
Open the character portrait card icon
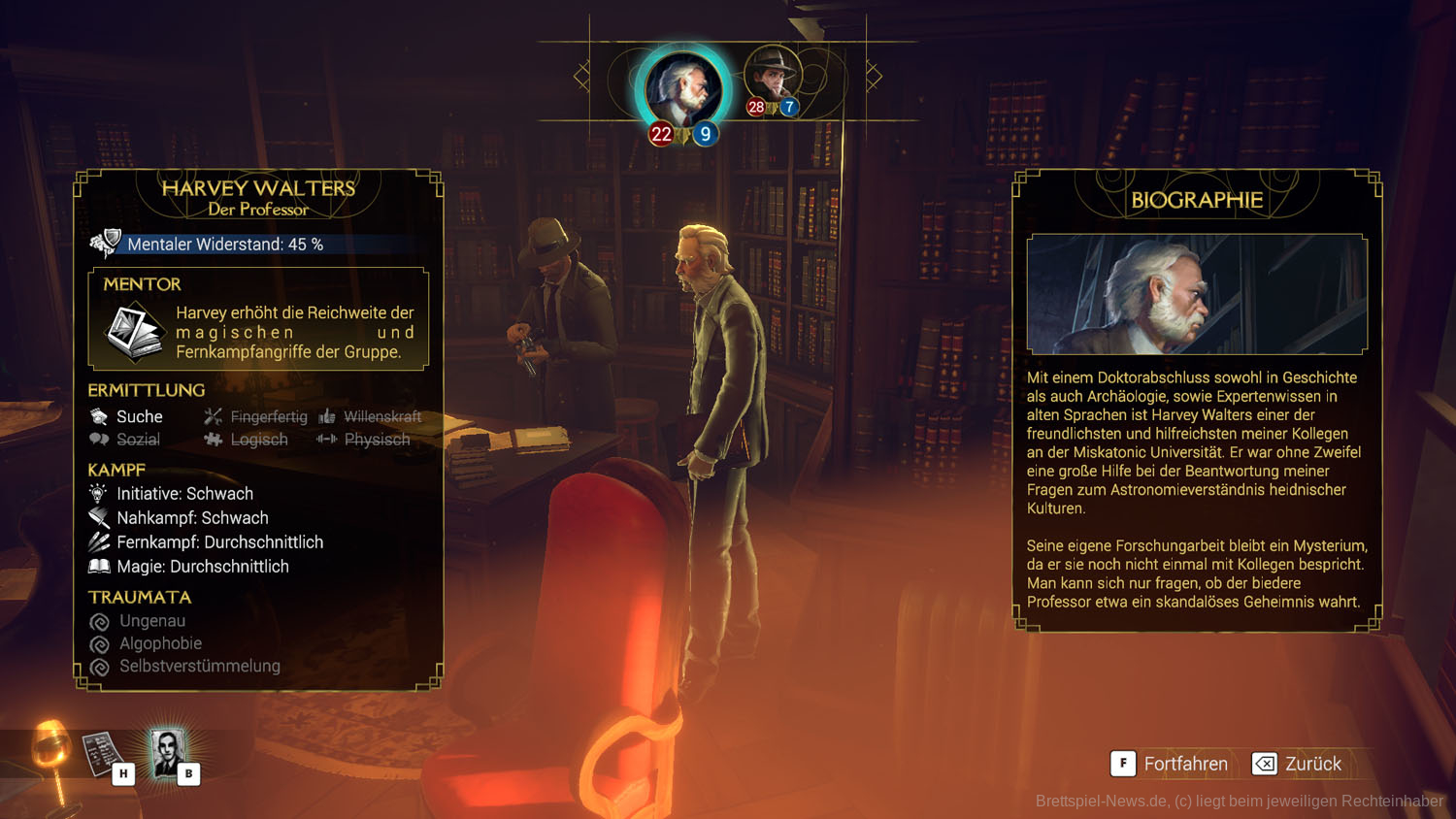(x=169, y=754)
